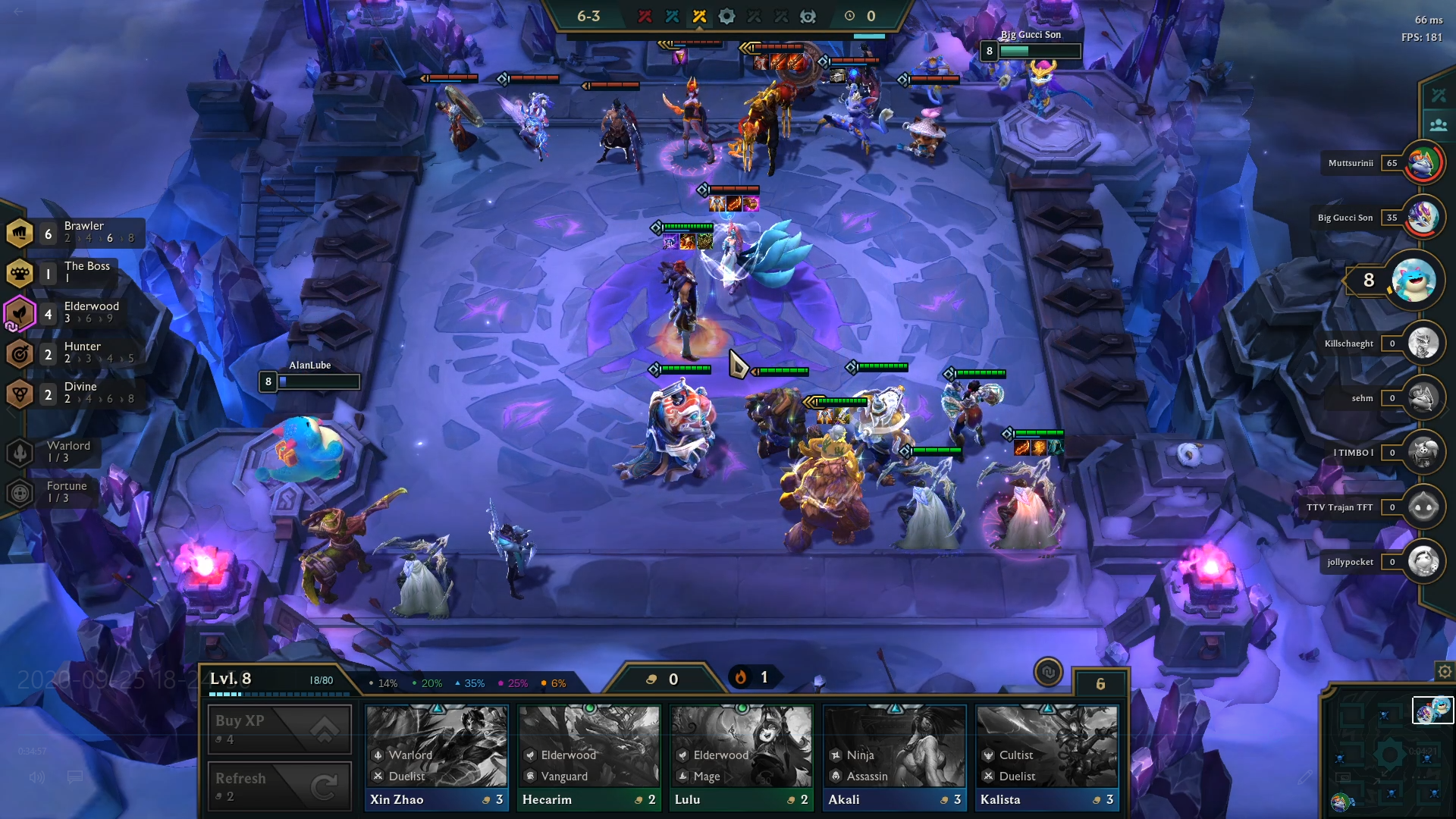Refresh the shop for 2 gold
The height and width of the screenshot is (819, 1456).
point(278,786)
